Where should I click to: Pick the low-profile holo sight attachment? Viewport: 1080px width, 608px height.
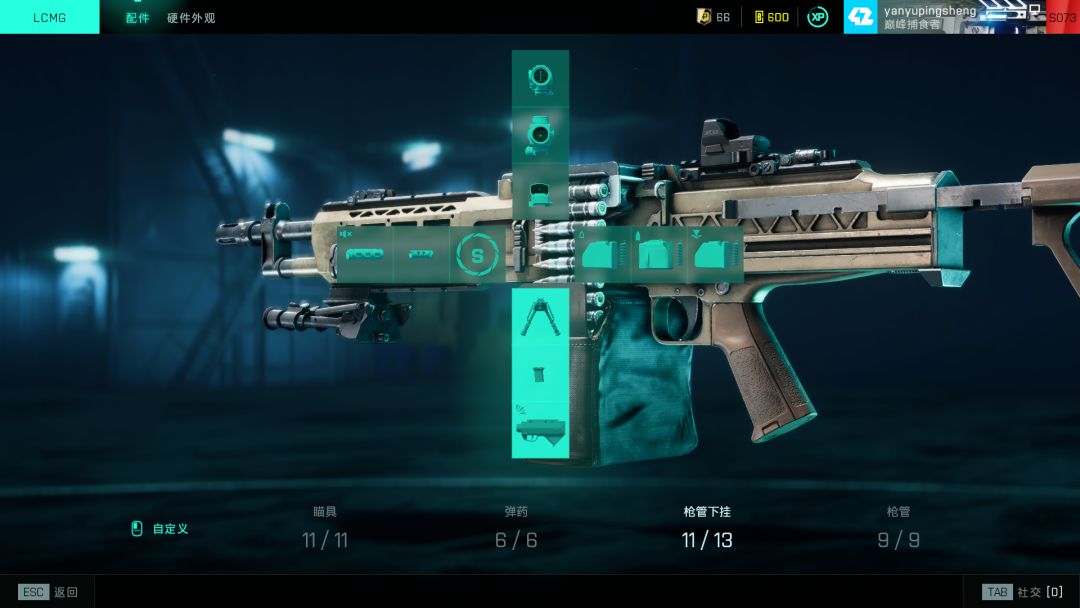coord(540,192)
